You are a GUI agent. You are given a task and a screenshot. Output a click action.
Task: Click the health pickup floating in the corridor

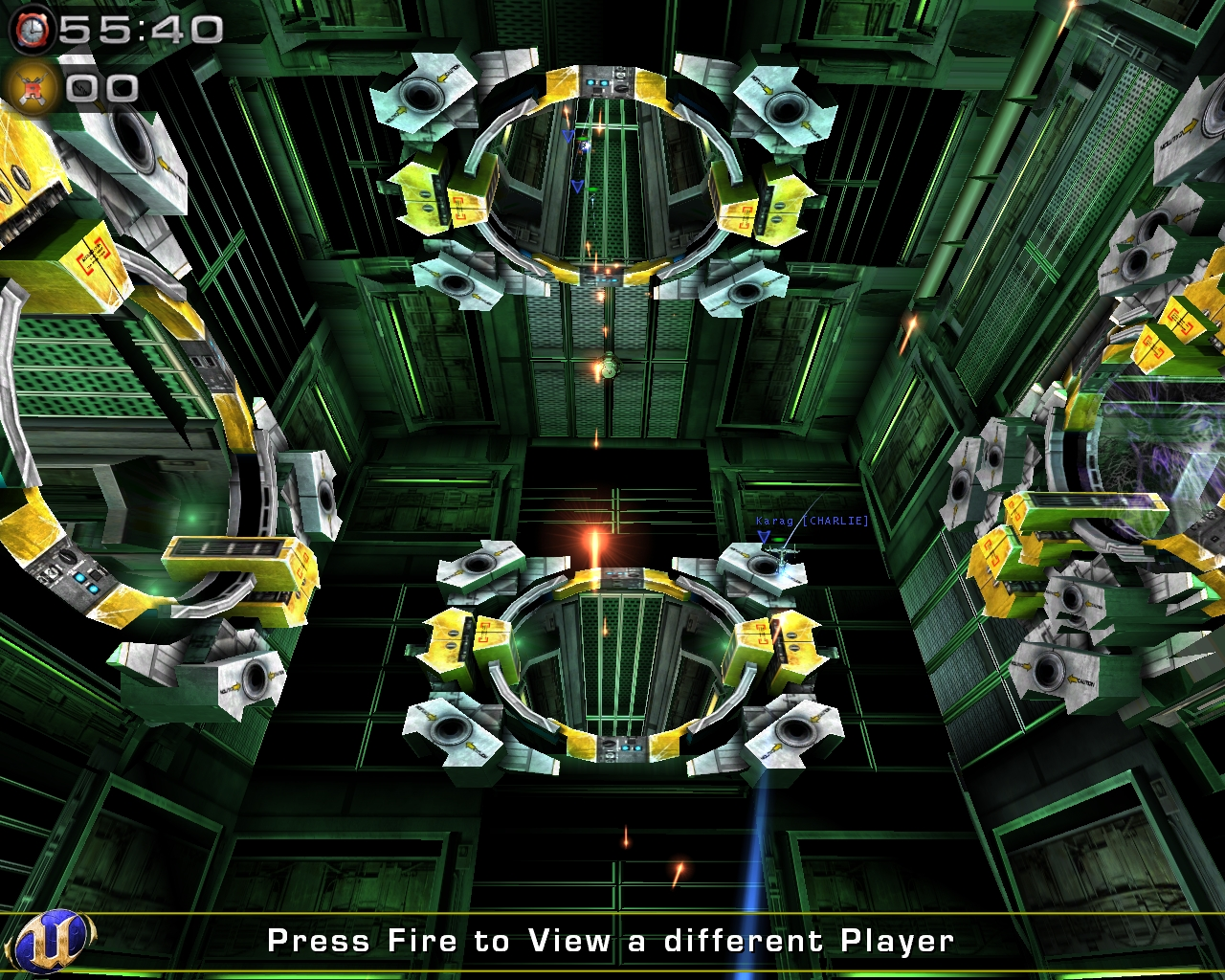tap(610, 366)
